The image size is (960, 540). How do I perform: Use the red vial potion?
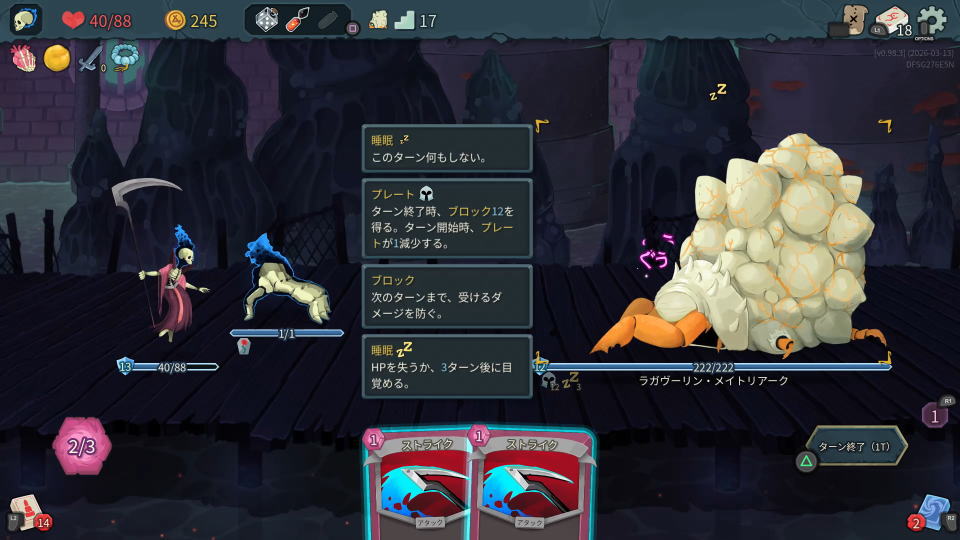pos(297,20)
